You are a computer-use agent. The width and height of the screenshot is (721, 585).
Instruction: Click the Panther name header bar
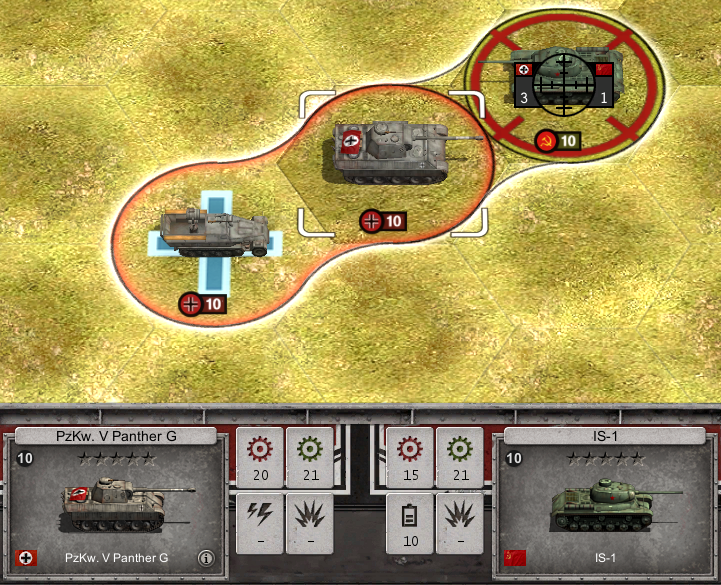[116, 435]
